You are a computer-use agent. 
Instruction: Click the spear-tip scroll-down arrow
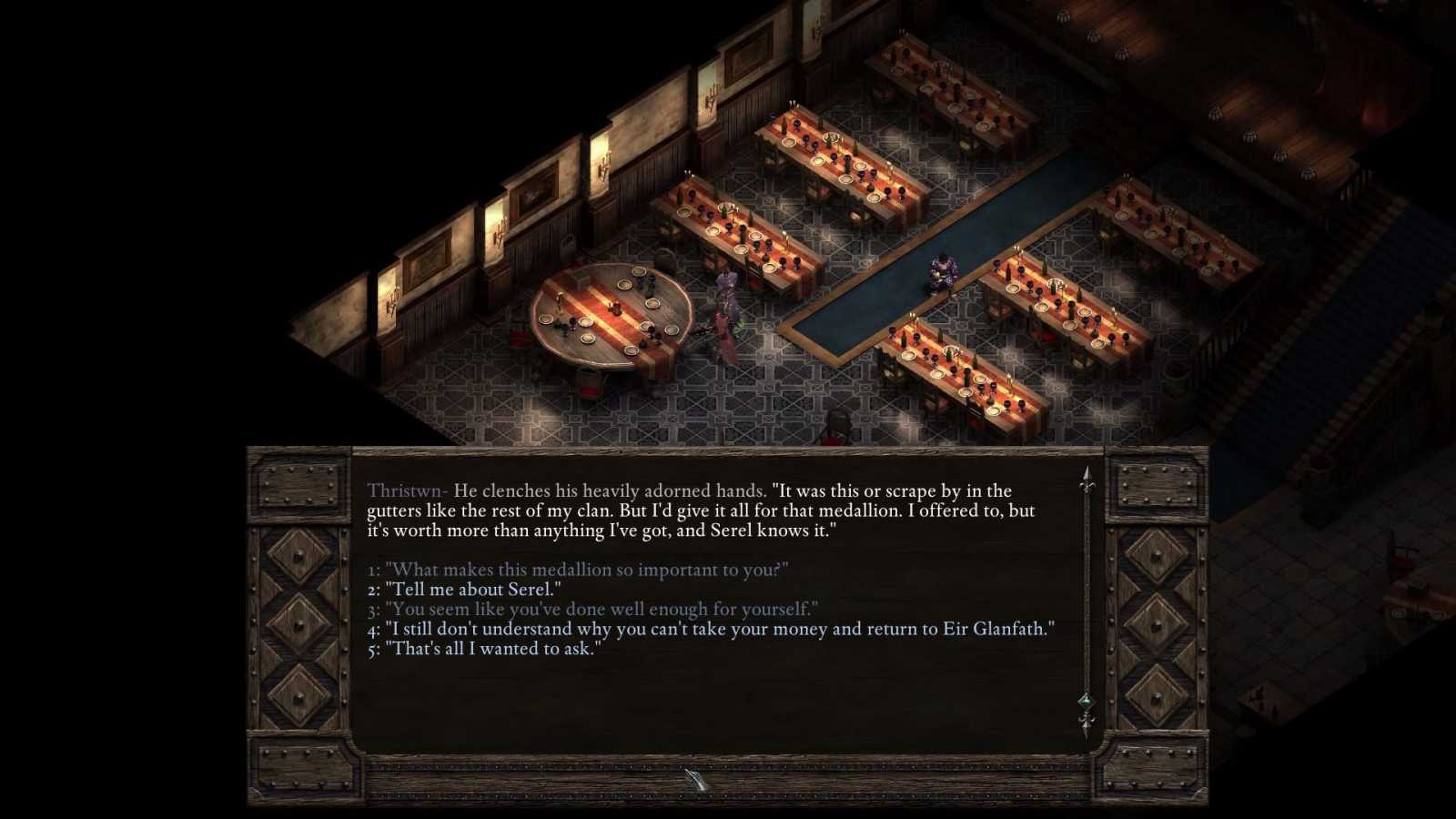point(1087,726)
